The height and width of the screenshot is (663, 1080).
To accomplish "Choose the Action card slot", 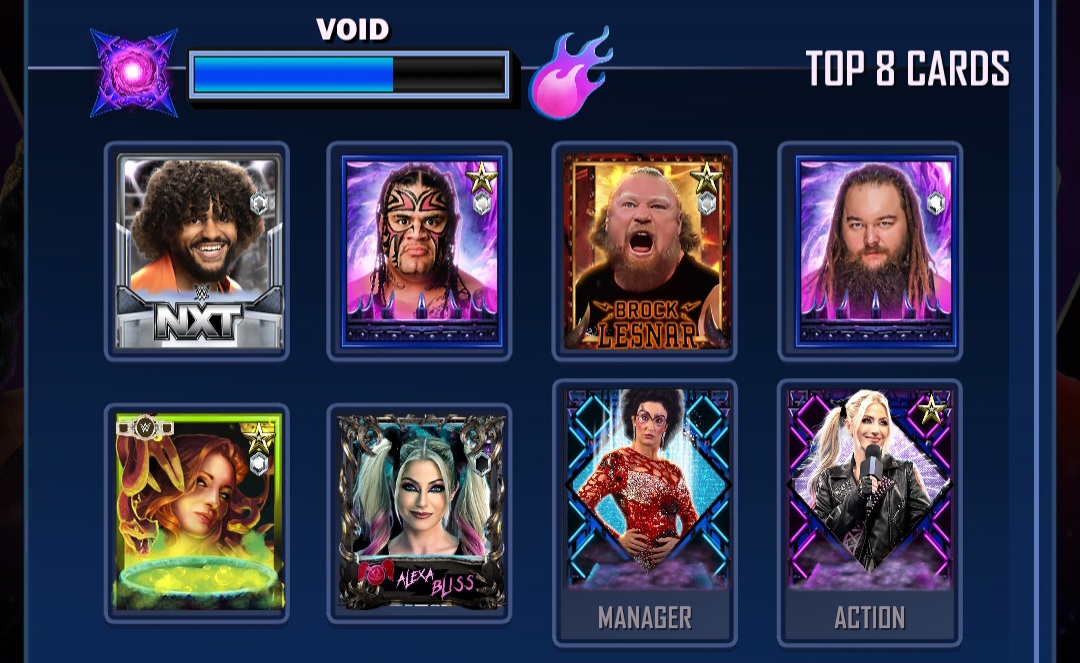I will (870, 510).
